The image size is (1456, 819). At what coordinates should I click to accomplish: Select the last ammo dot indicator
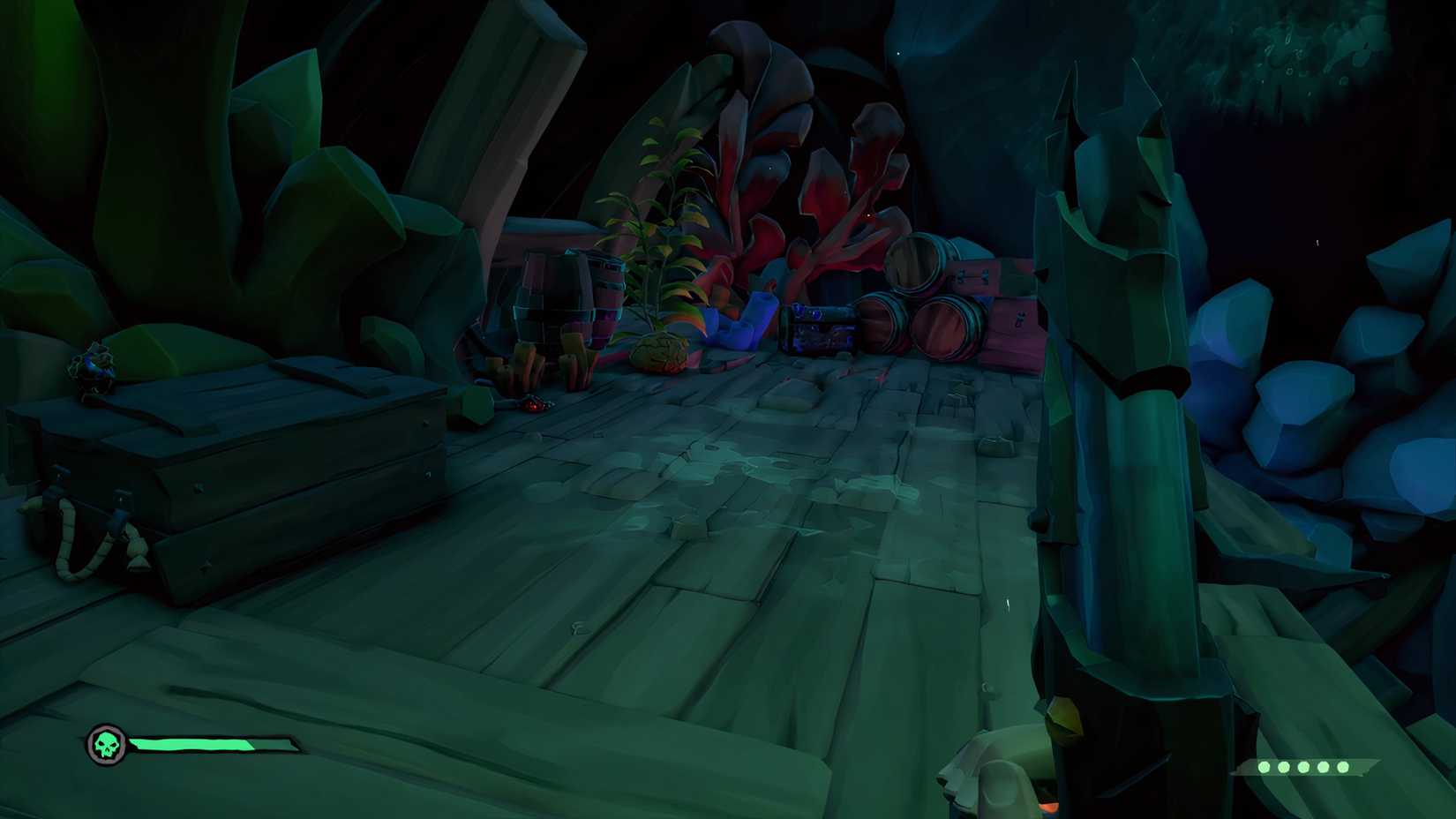pos(1342,767)
